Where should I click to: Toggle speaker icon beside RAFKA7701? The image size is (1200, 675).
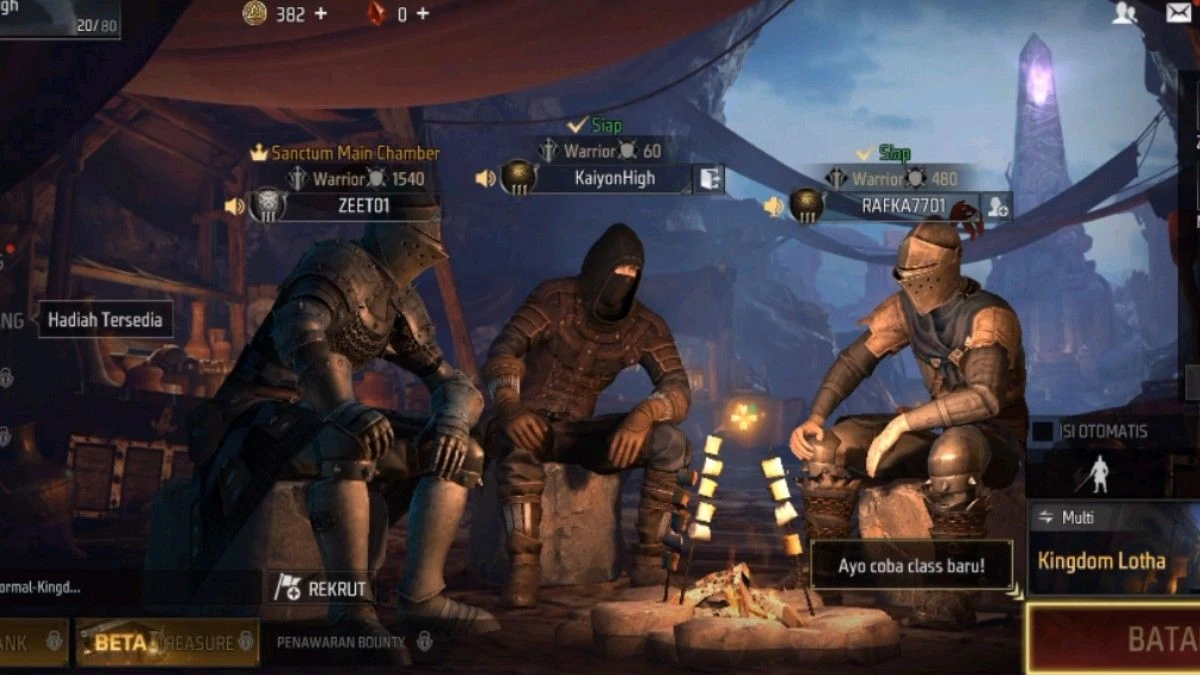coord(773,207)
